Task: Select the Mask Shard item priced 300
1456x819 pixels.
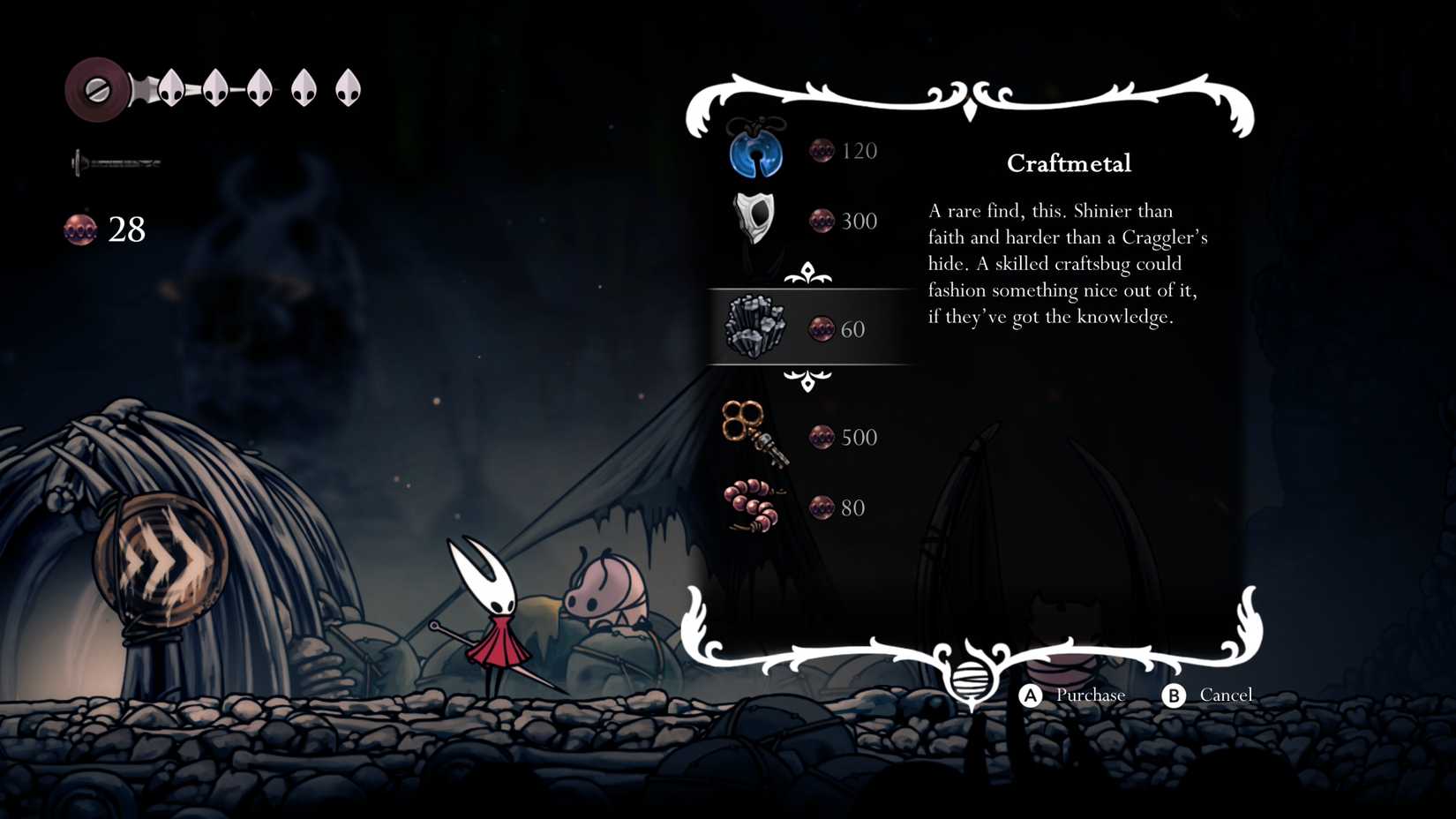Action: pyautogui.click(x=757, y=217)
